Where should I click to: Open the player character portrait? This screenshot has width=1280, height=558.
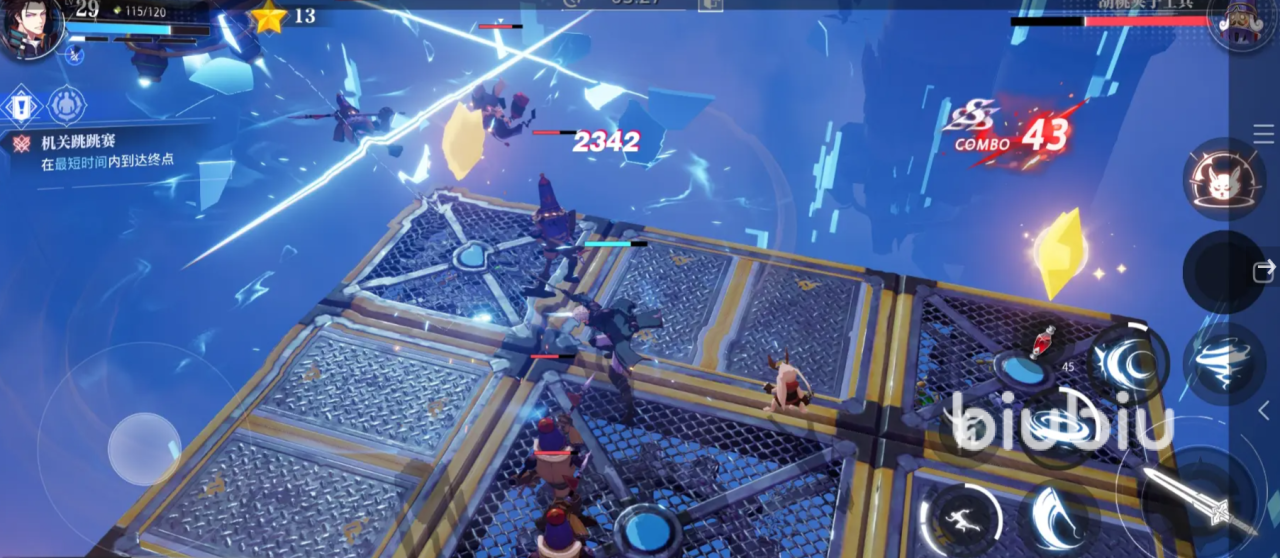click(30, 28)
